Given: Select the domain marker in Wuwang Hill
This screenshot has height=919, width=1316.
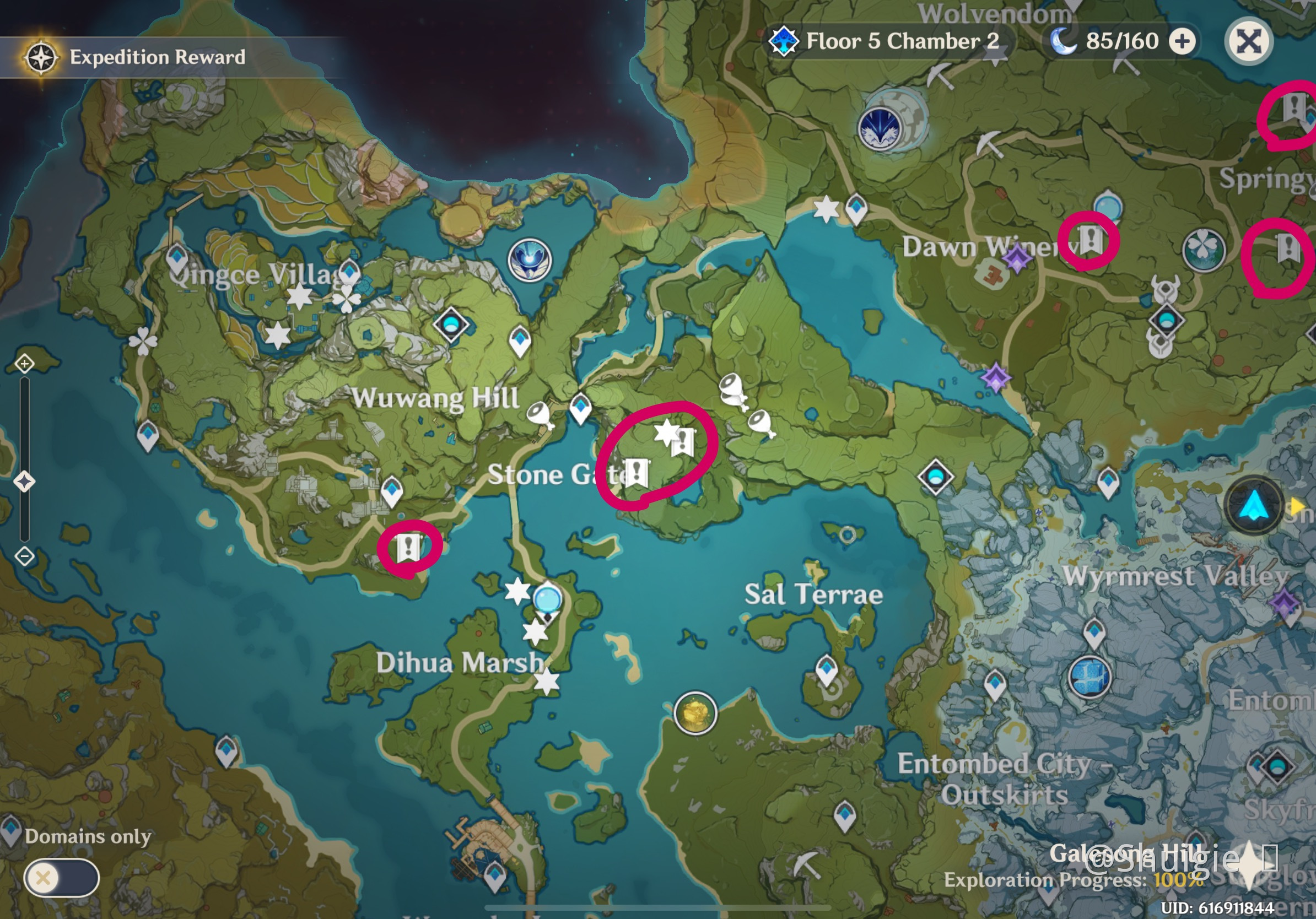Looking at the screenshot, I should coord(451,325).
